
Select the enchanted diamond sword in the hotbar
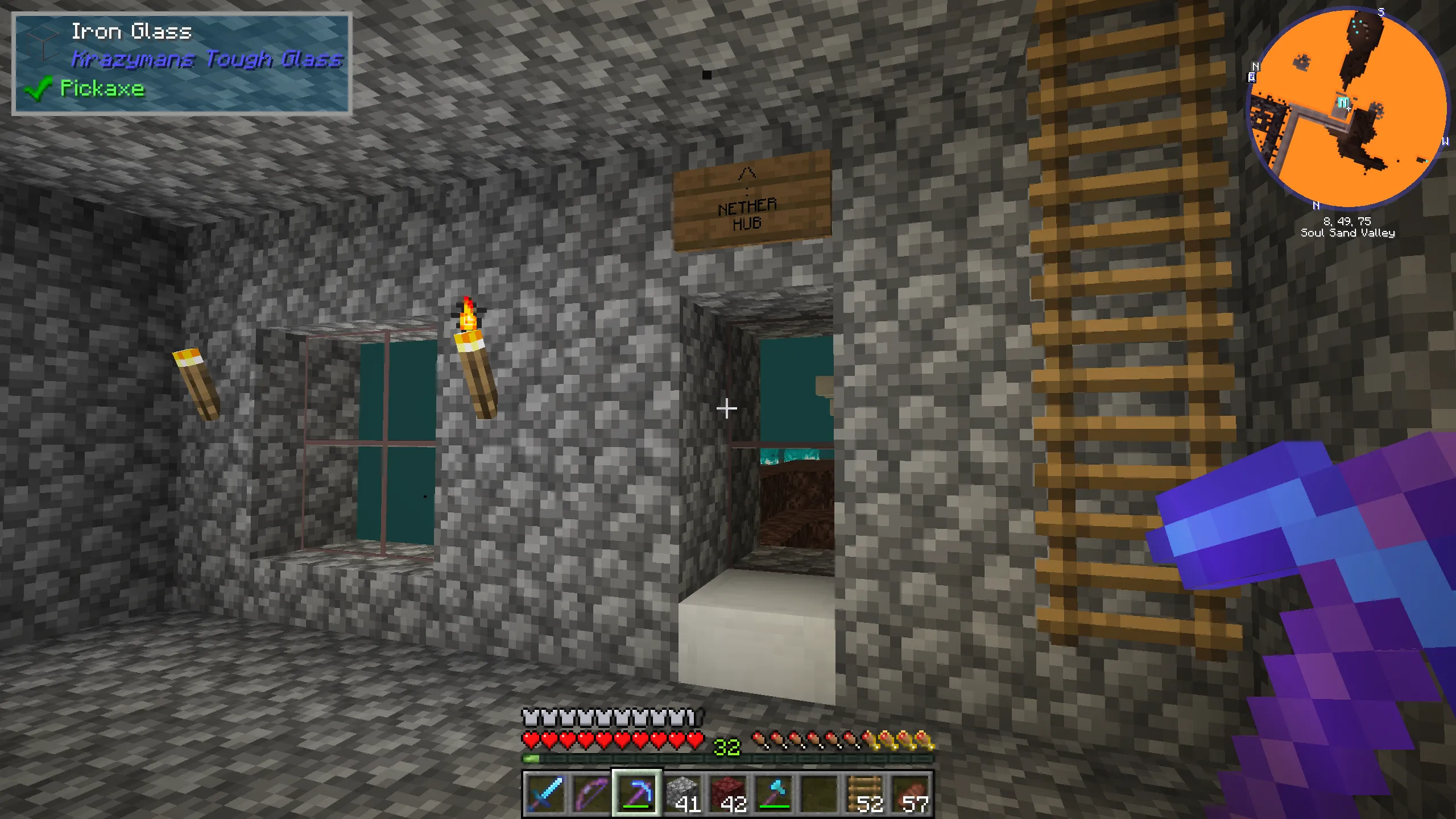(x=545, y=792)
